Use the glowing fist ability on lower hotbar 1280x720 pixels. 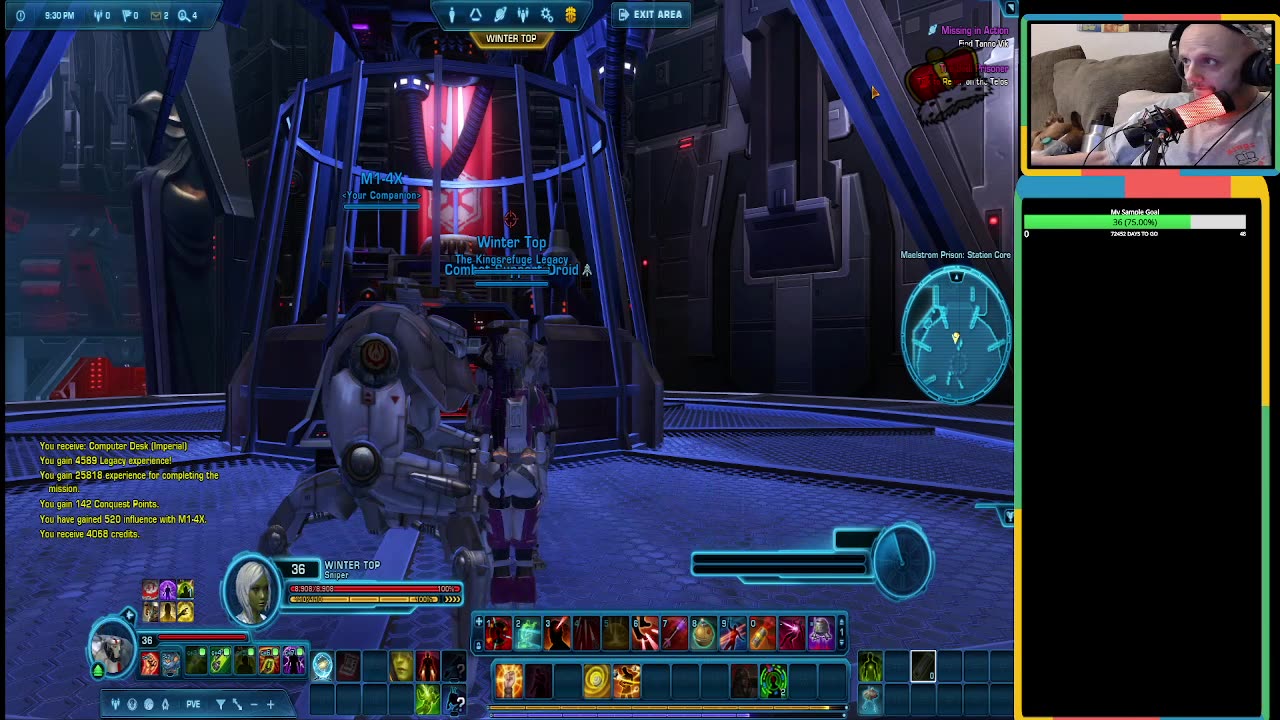coord(509,681)
